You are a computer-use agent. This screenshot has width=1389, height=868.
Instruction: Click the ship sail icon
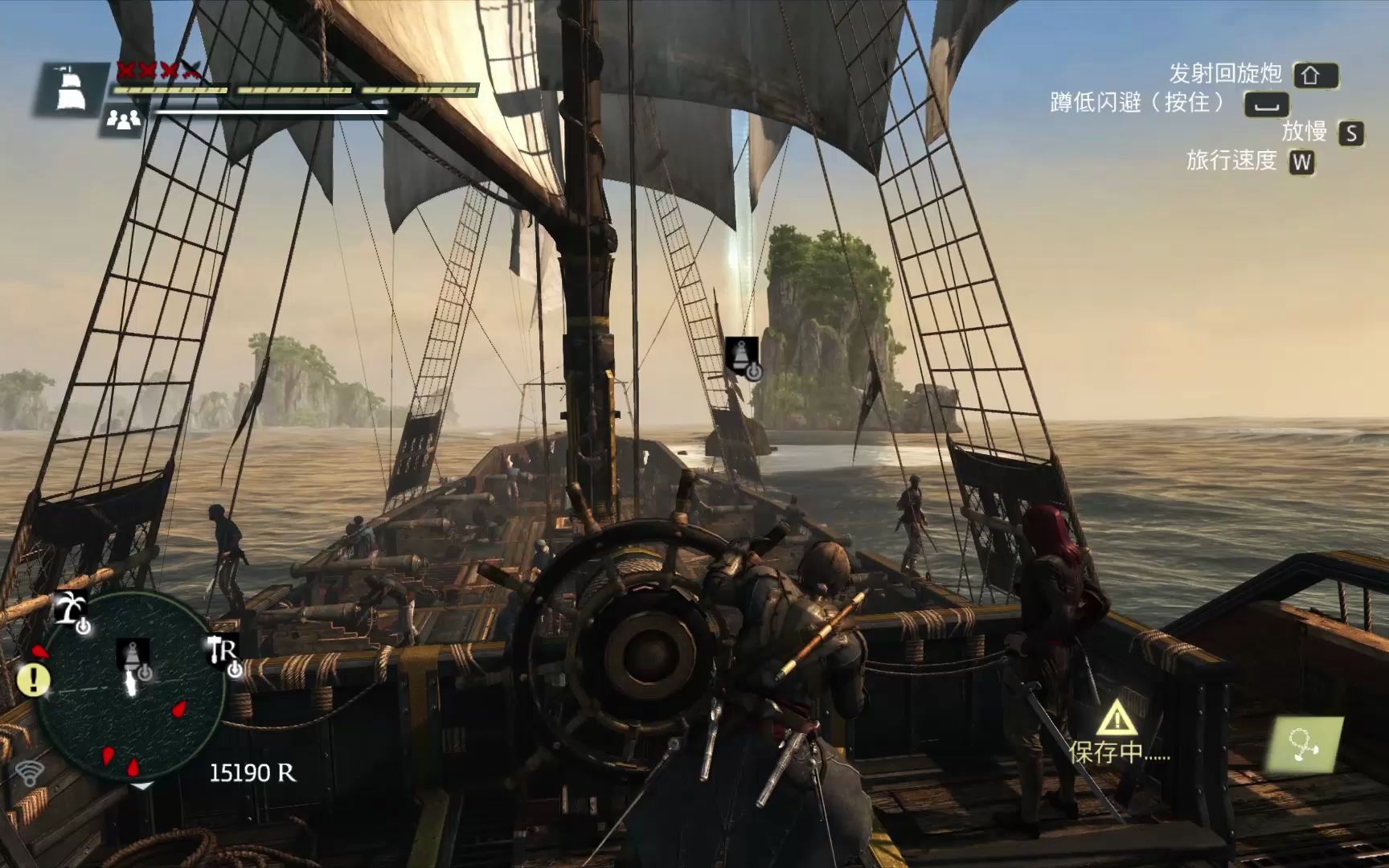click(70, 88)
